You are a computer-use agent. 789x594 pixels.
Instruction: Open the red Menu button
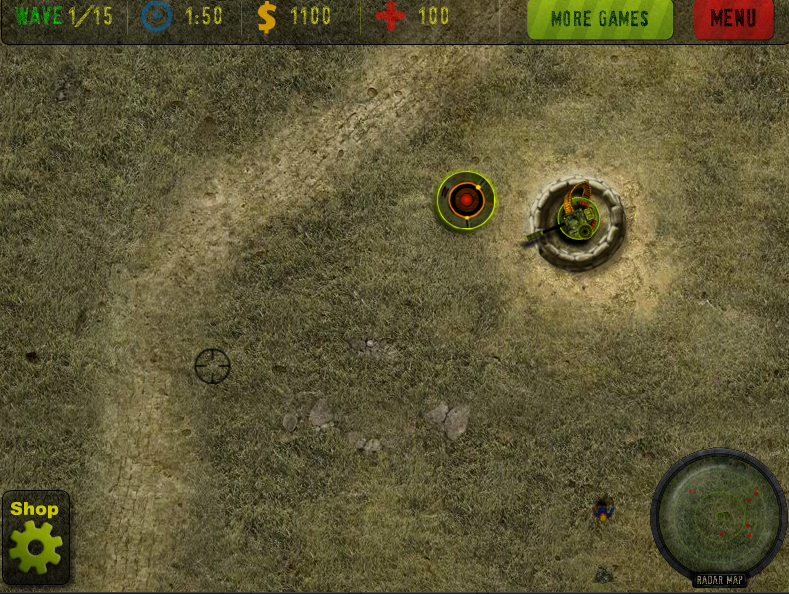pos(733,19)
